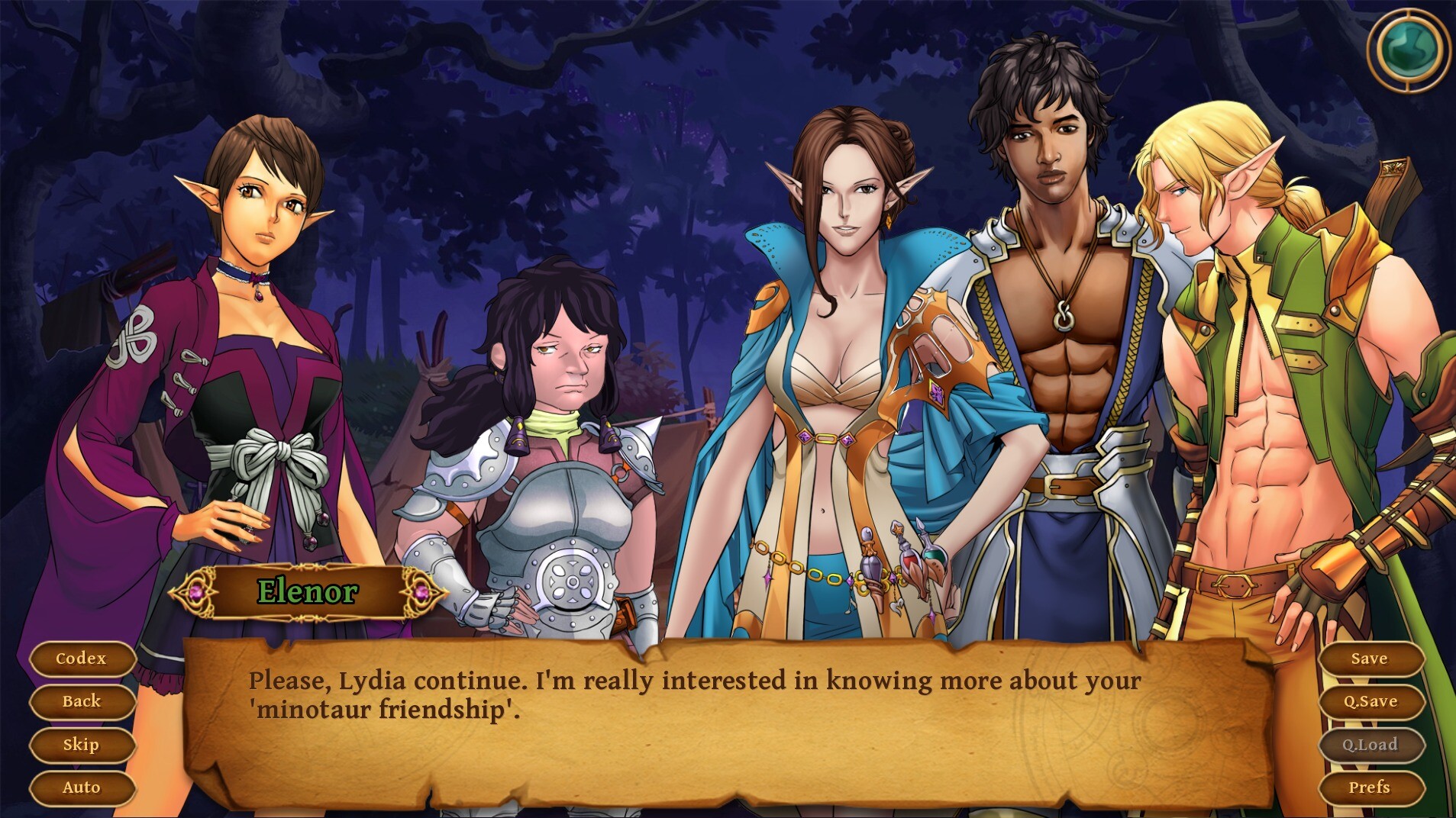Toggle Skip mode for dialogue
1456x818 pixels.
(x=82, y=744)
